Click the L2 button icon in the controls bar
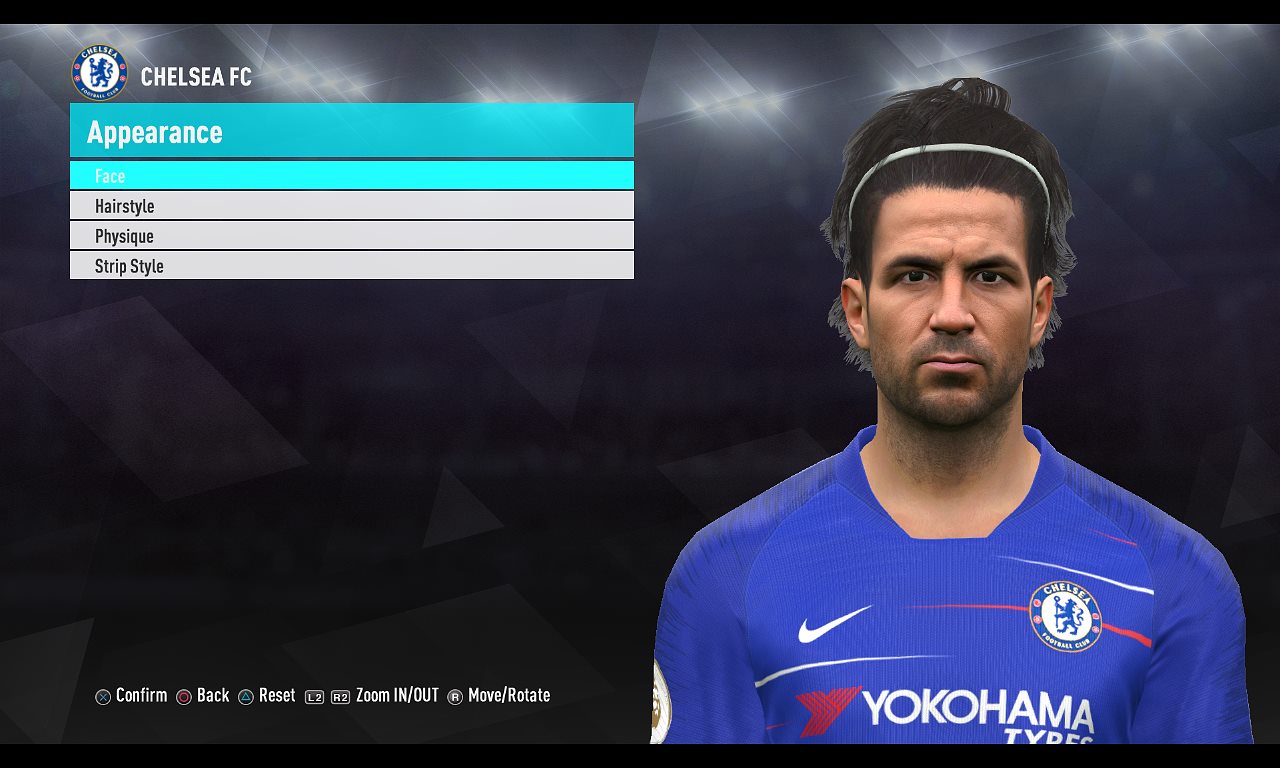This screenshot has height=768, width=1280. (314, 696)
